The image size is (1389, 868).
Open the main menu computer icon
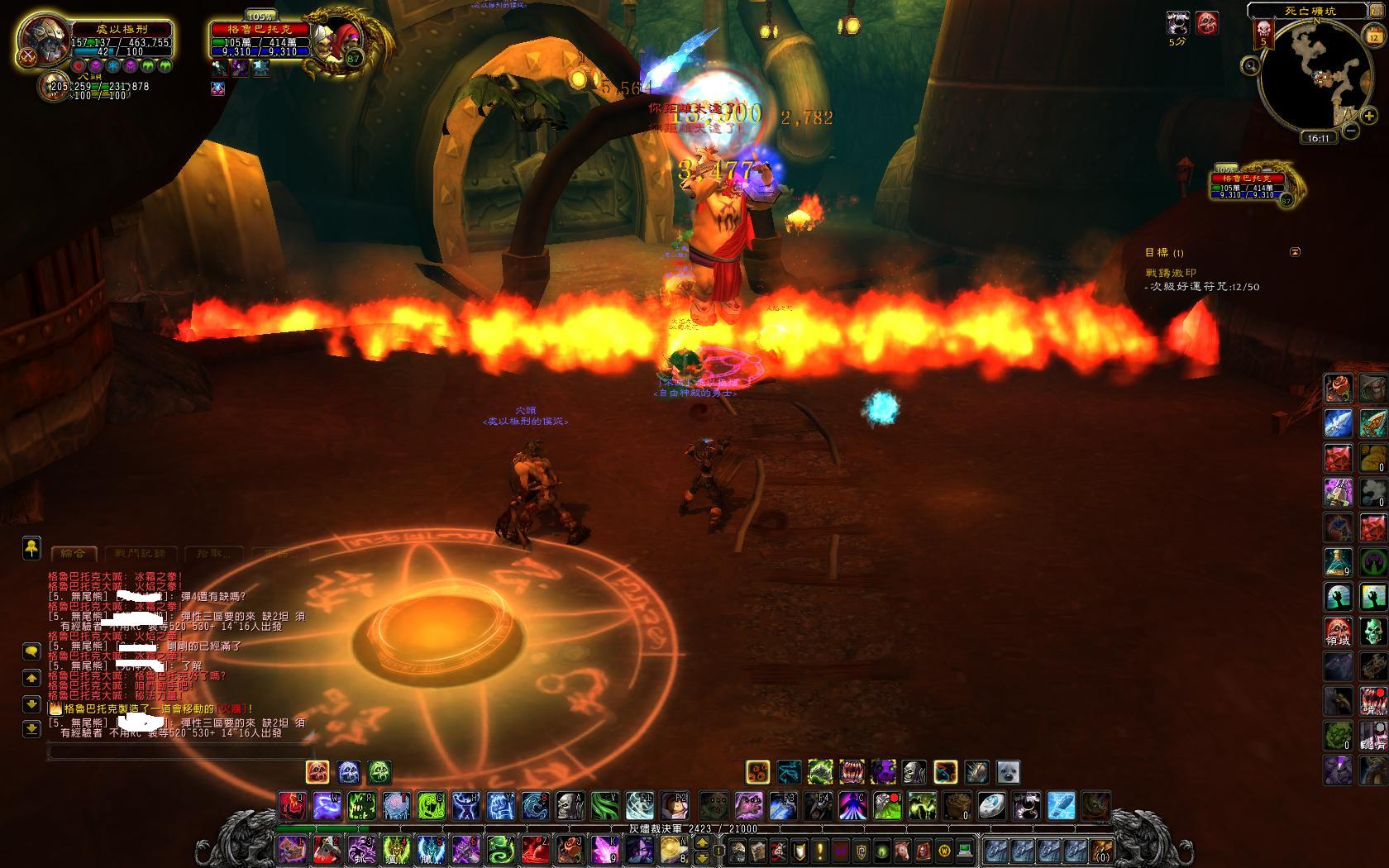tap(964, 850)
